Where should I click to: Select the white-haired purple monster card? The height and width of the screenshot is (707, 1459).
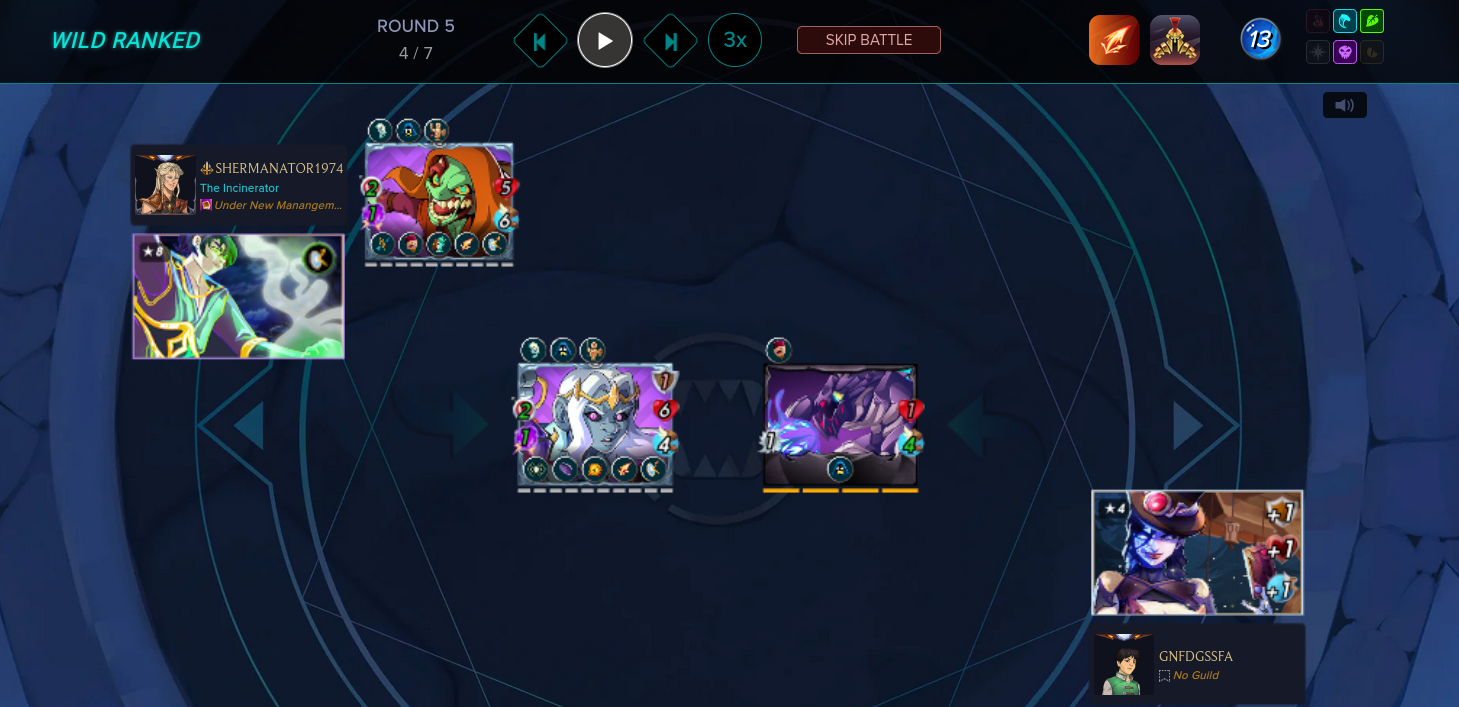coord(595,425)
